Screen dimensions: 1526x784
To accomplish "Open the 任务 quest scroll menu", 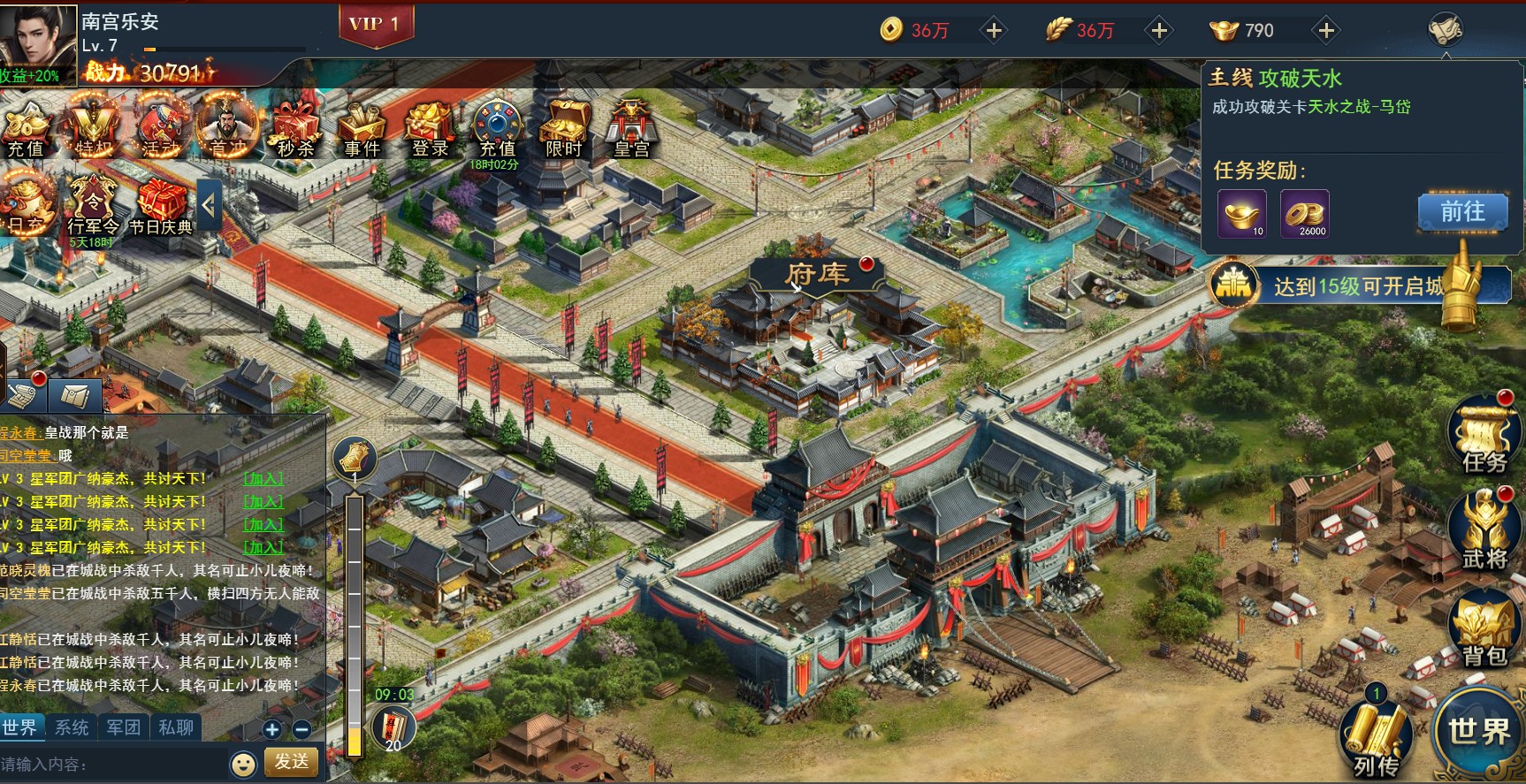I will tap(1484, 436).
